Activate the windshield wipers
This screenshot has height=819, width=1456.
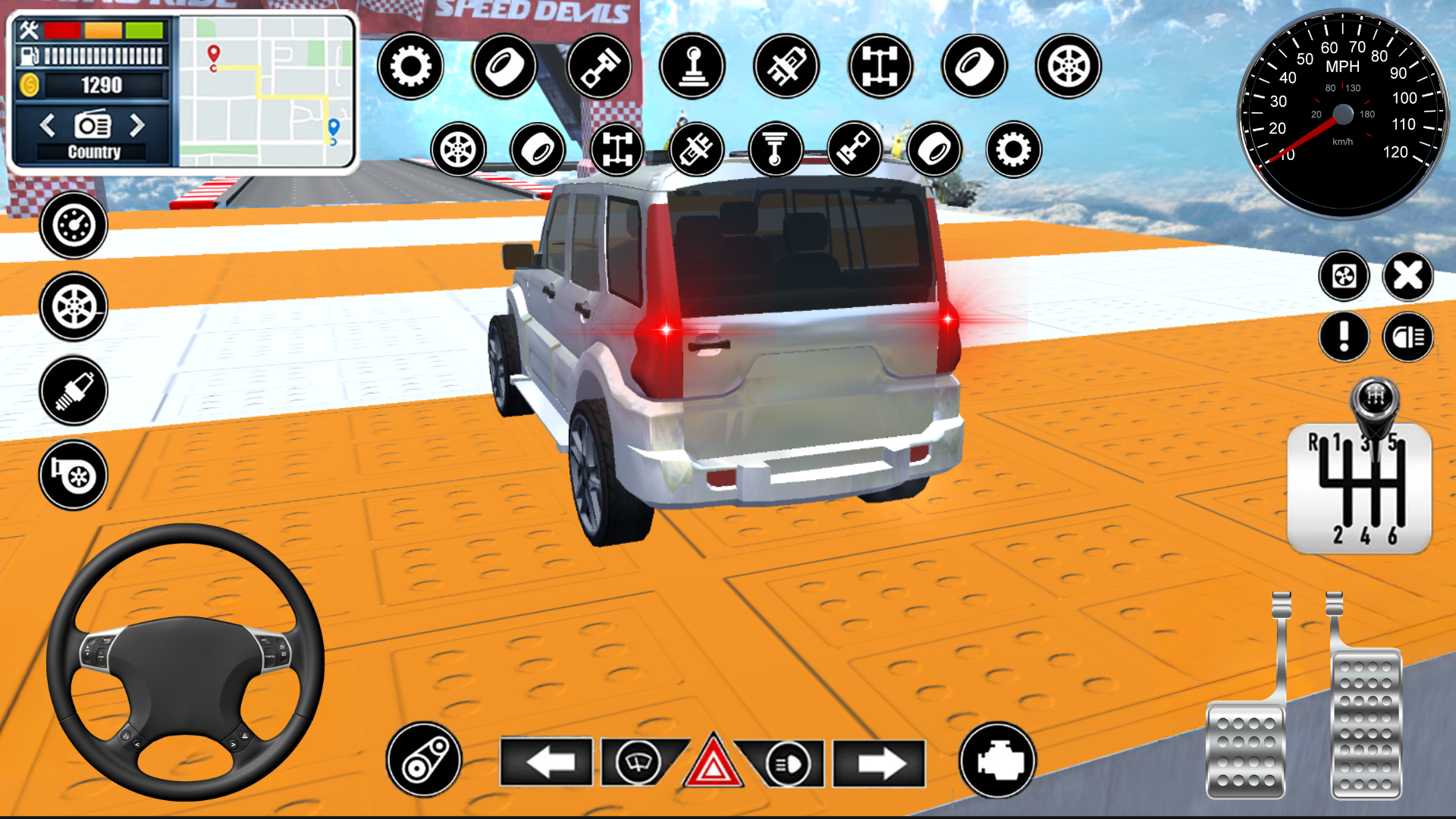point(637,763)
